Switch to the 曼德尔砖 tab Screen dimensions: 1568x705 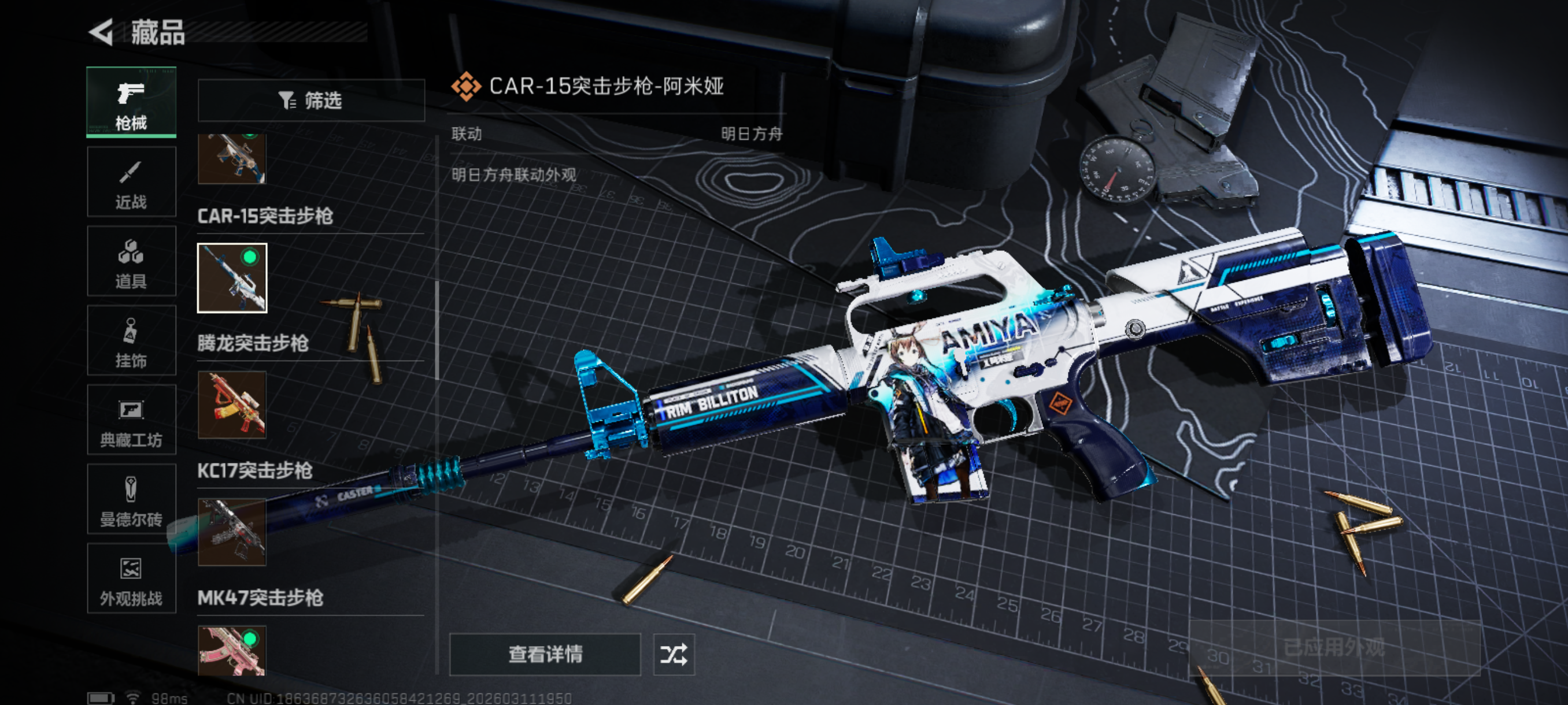click(x=131, y=499)
